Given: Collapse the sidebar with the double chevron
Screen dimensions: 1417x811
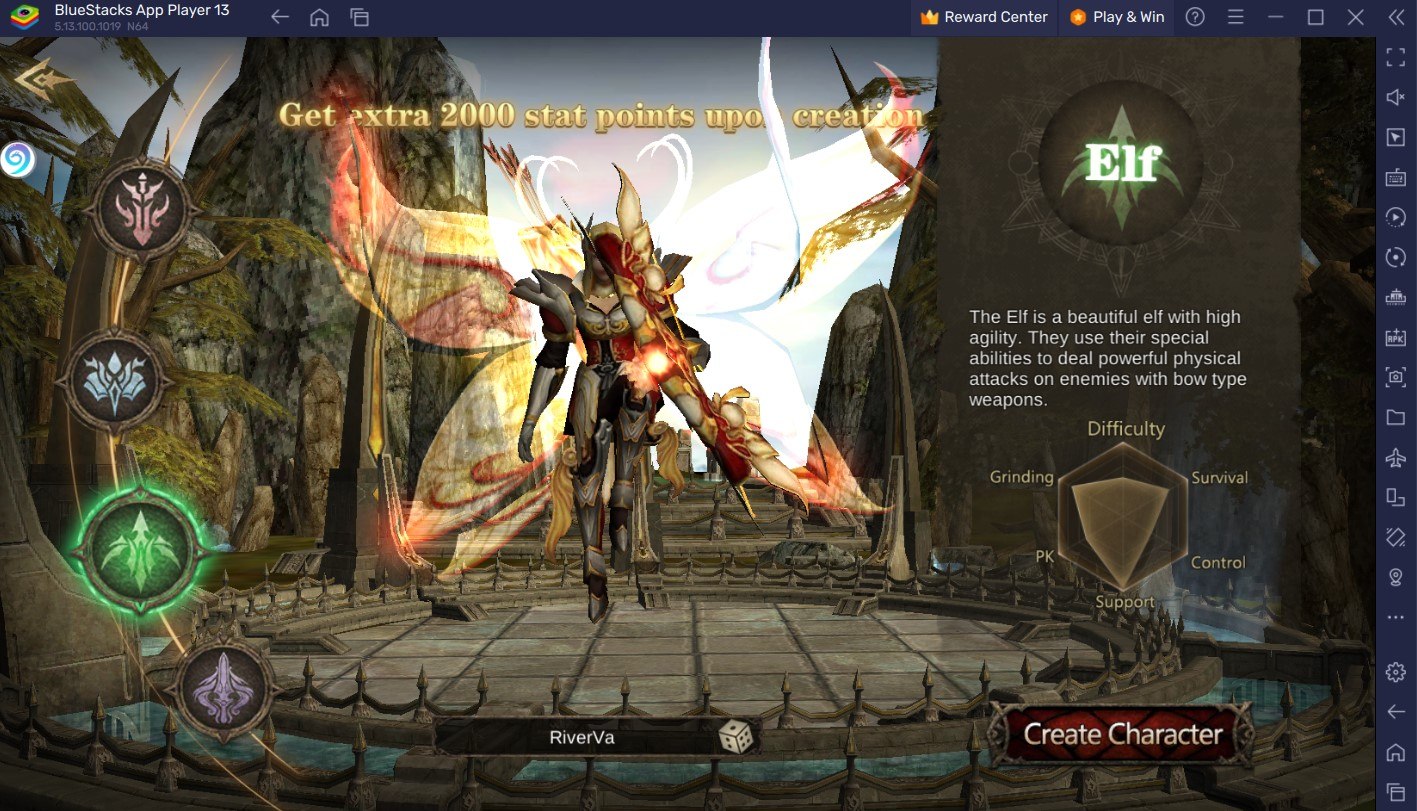Looking at the screenshot, I should [1395, 17].
